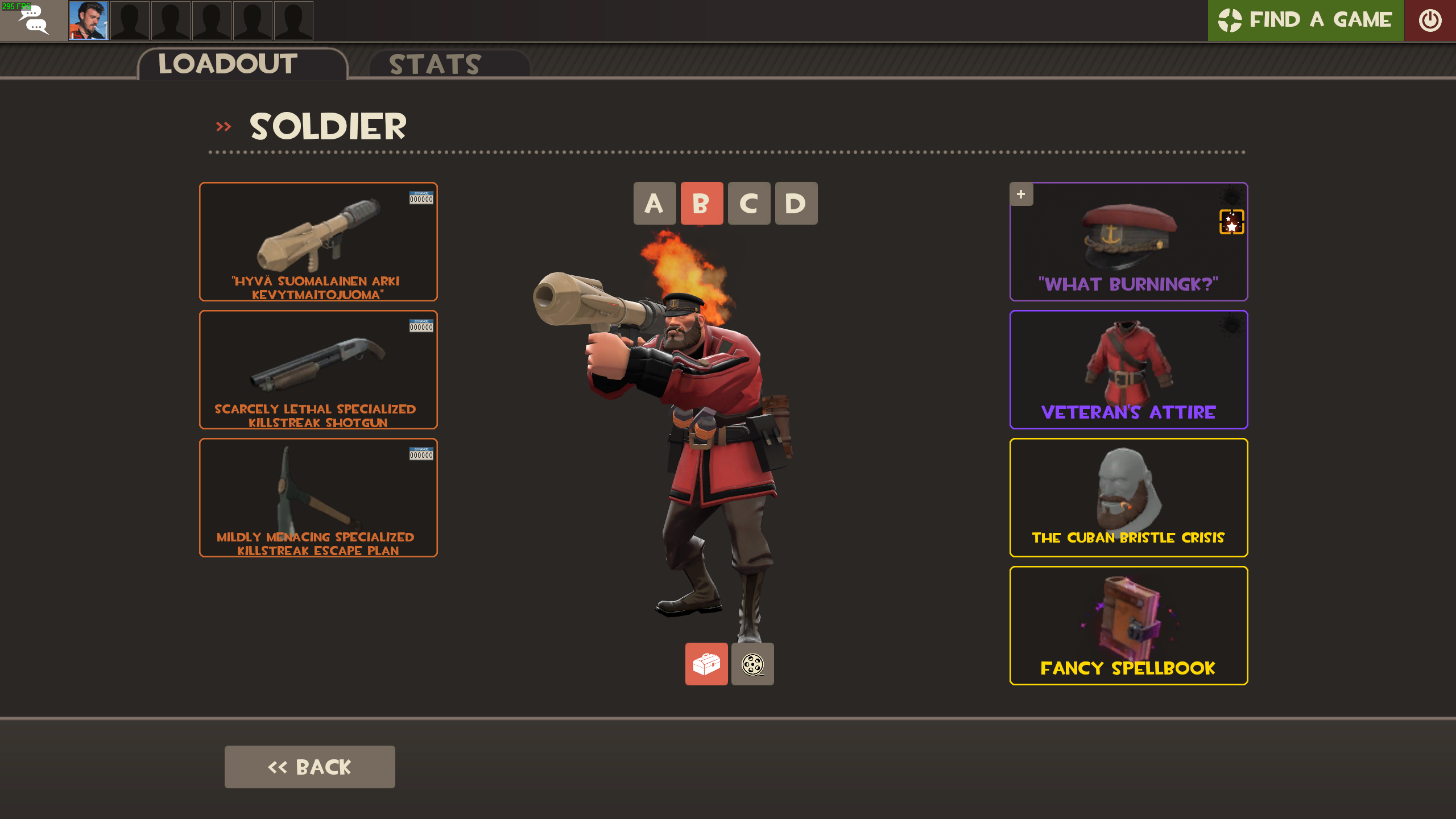Click the Back button

(x=310, y=766)
